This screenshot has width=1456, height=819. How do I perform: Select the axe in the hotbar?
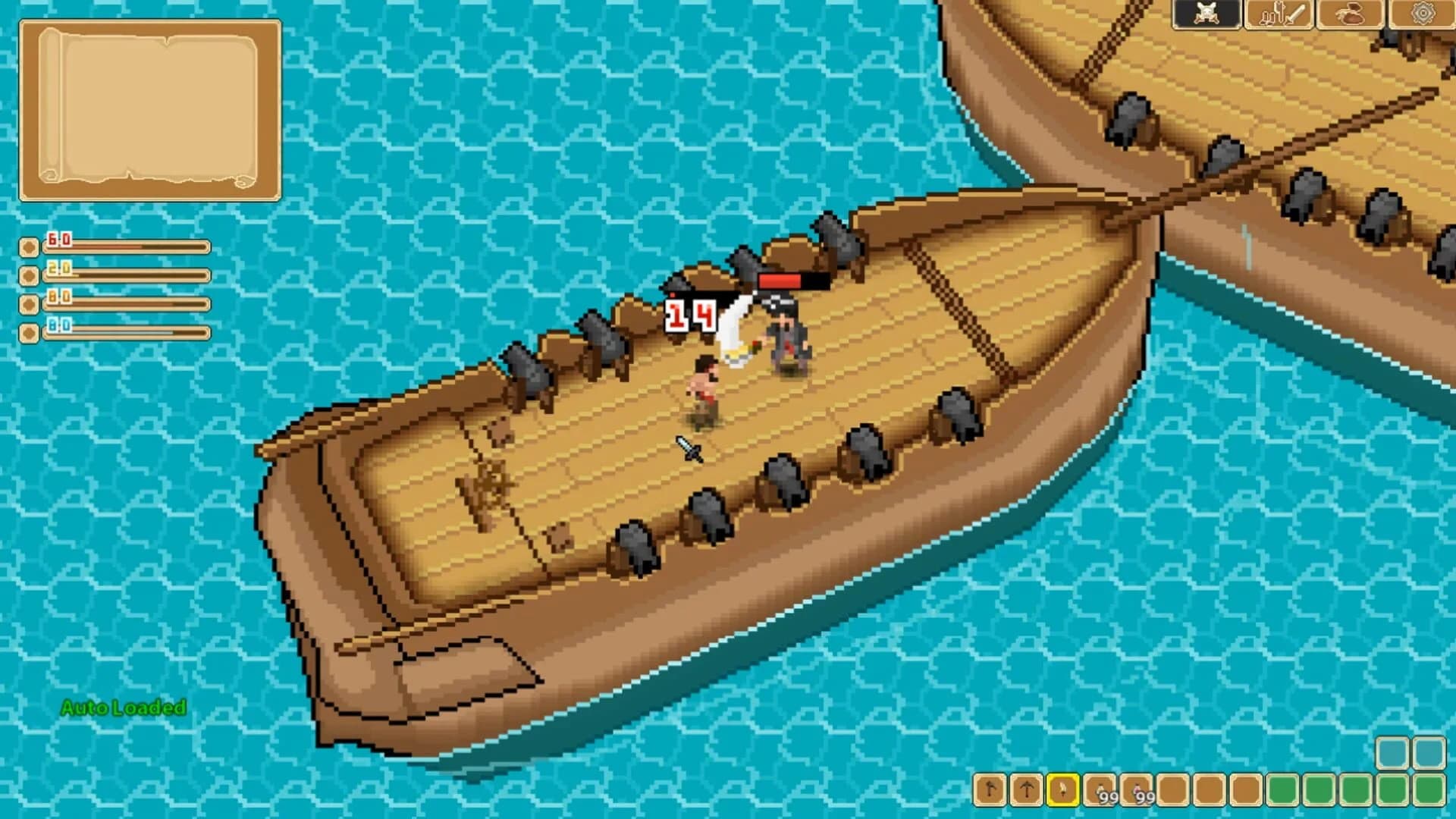(x=990, y=790)
